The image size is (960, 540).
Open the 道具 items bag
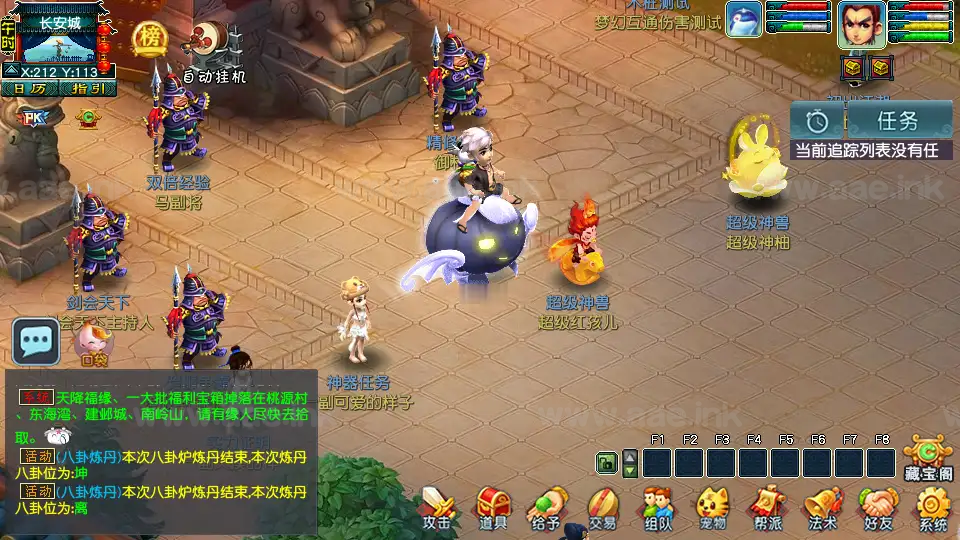pyautogui.click(x=493, y=506)
